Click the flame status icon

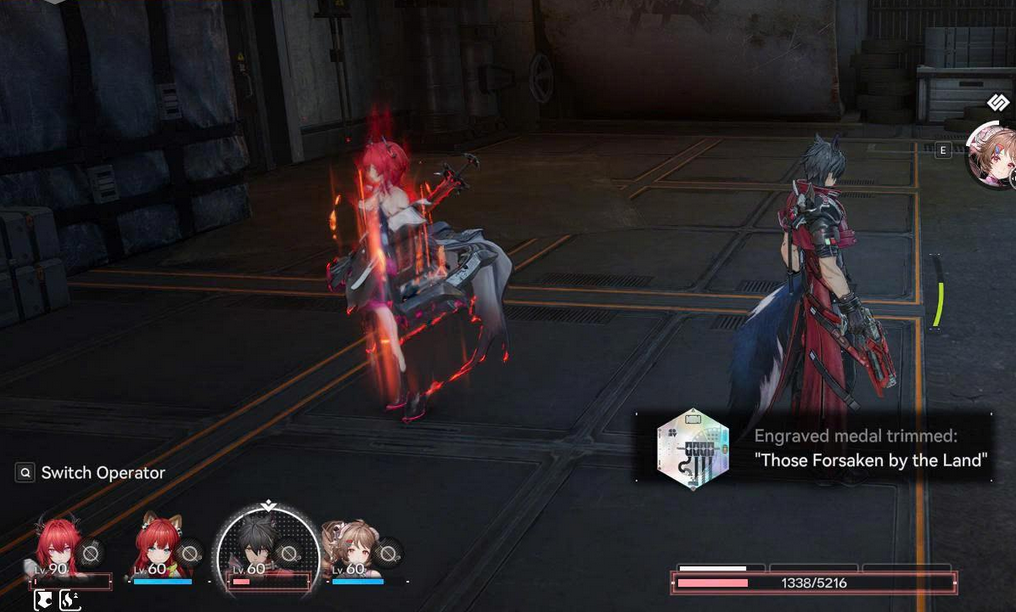point(70,600)
